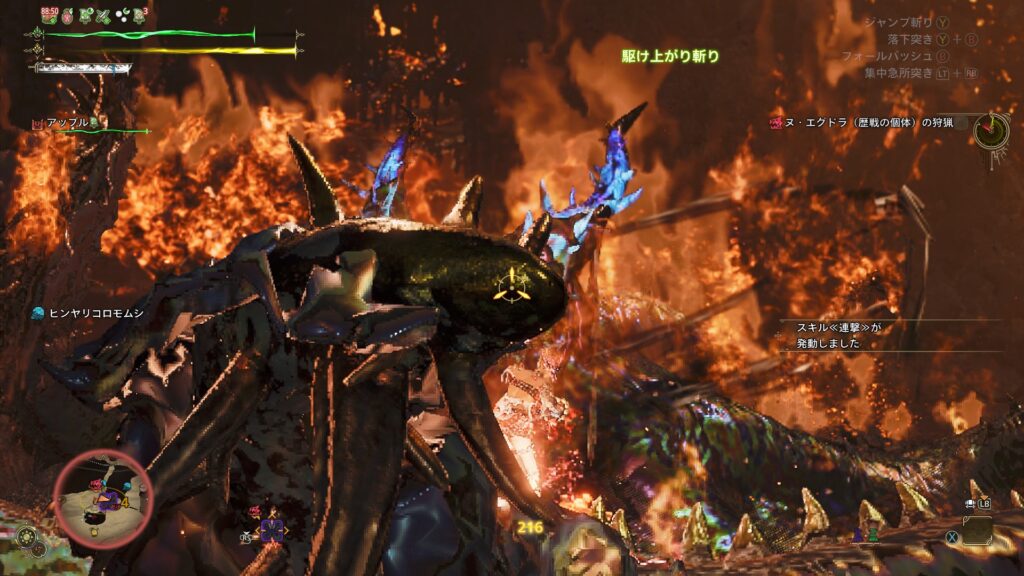Select the item bar slot
This screenshot has width=1024, height=576.
coord(977,530)
